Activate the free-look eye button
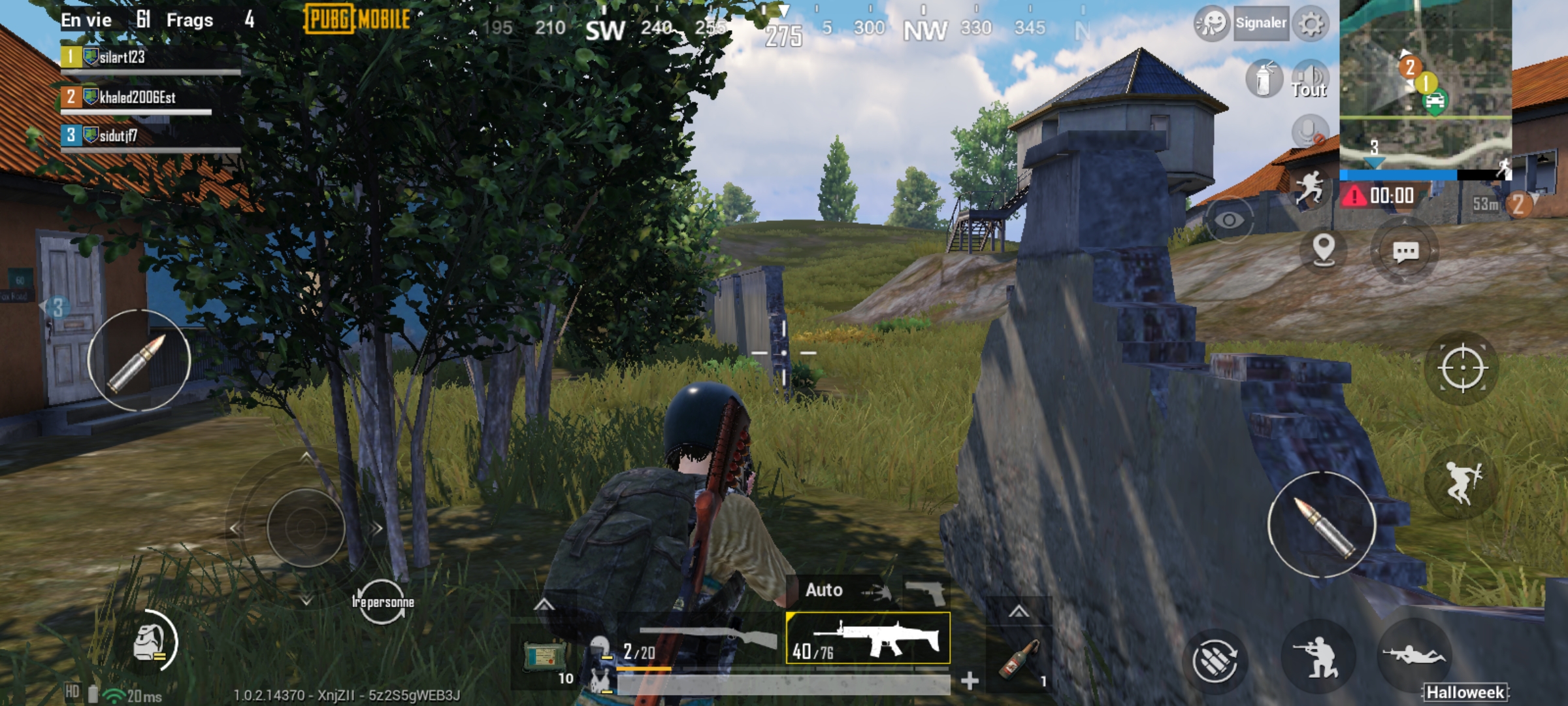The width and height of the screenshot is (1568, 706). tap(1228, 220)
